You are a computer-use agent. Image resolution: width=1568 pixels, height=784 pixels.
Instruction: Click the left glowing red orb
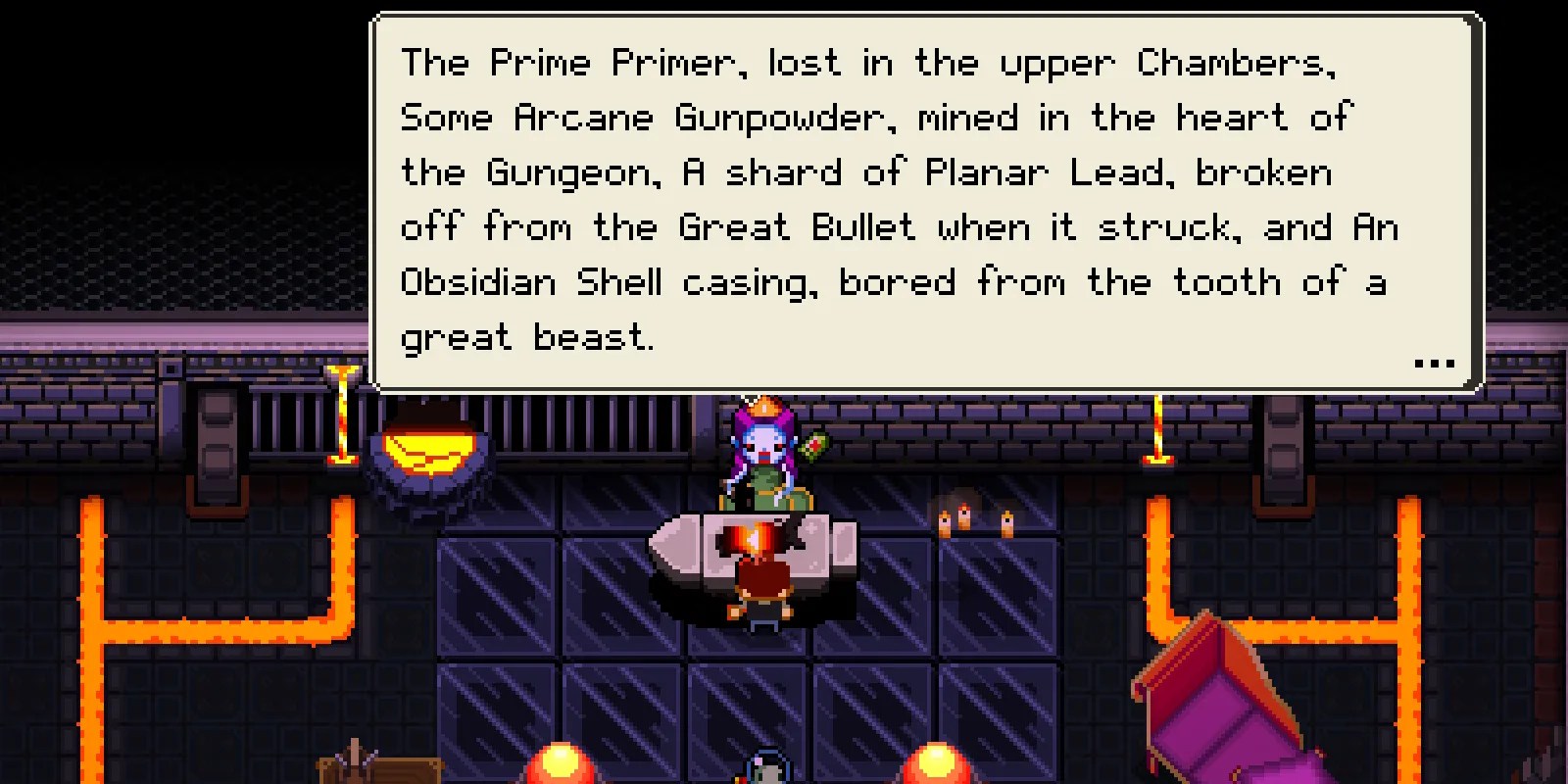[559, 764]
